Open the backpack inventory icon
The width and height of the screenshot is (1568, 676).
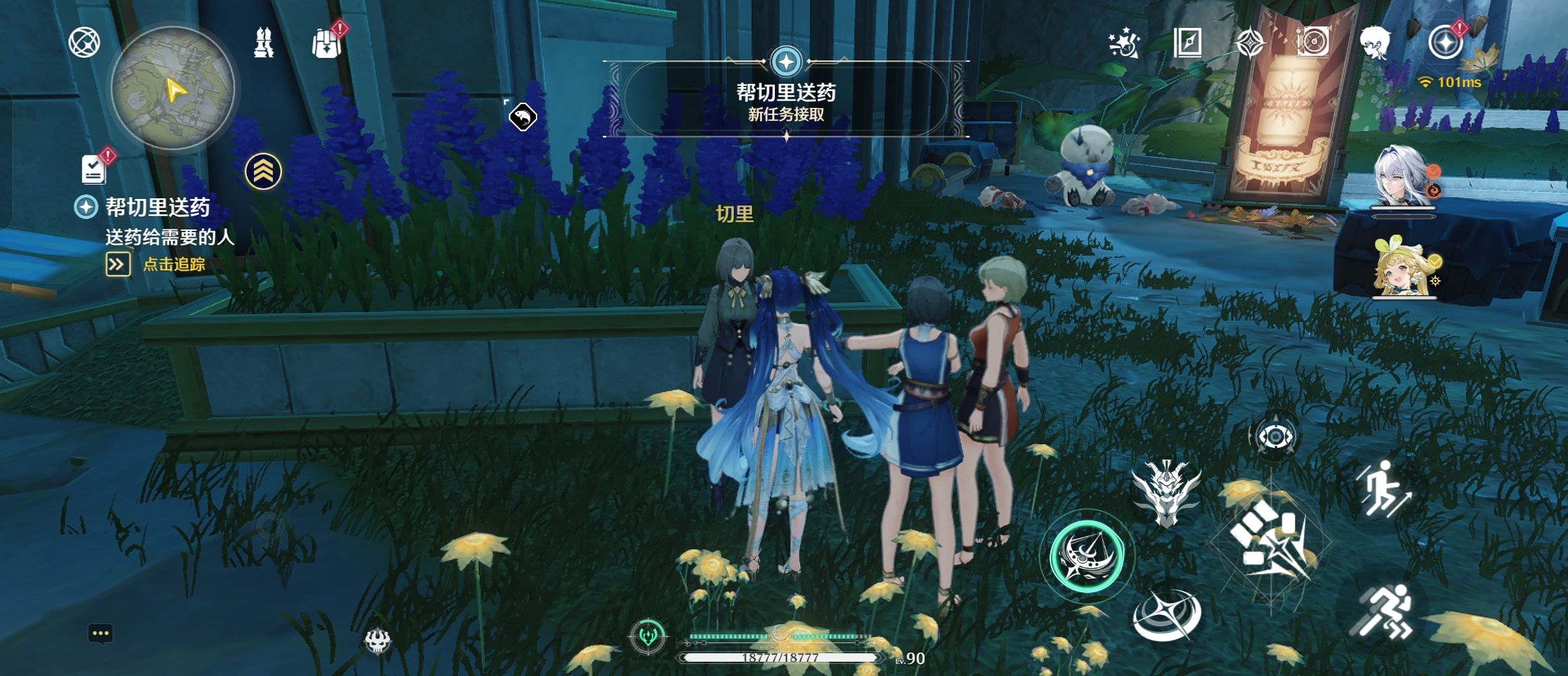(x=326, y=44)
